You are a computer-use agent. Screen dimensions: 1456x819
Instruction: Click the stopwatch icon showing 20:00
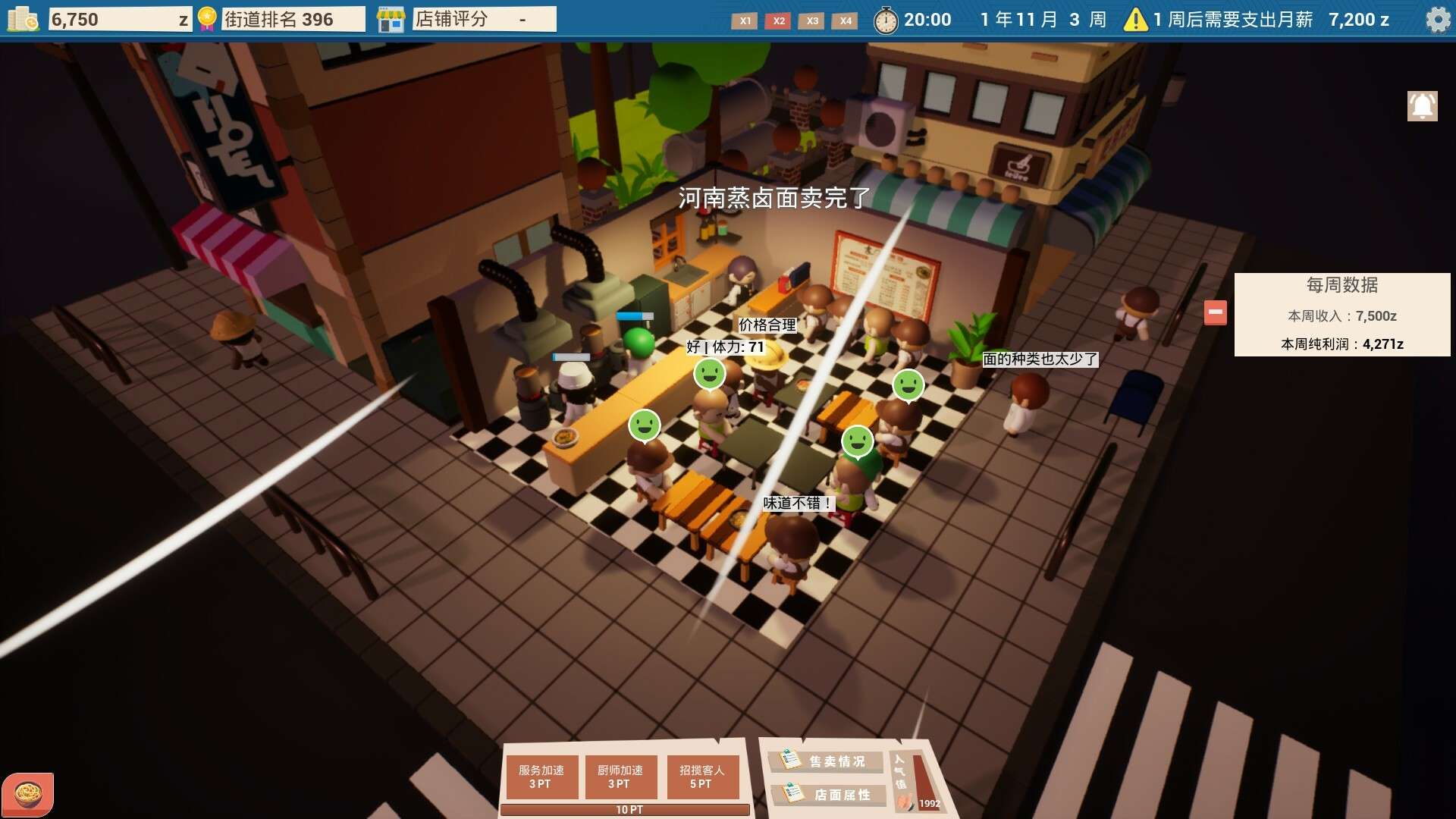[x=886, y=20]
